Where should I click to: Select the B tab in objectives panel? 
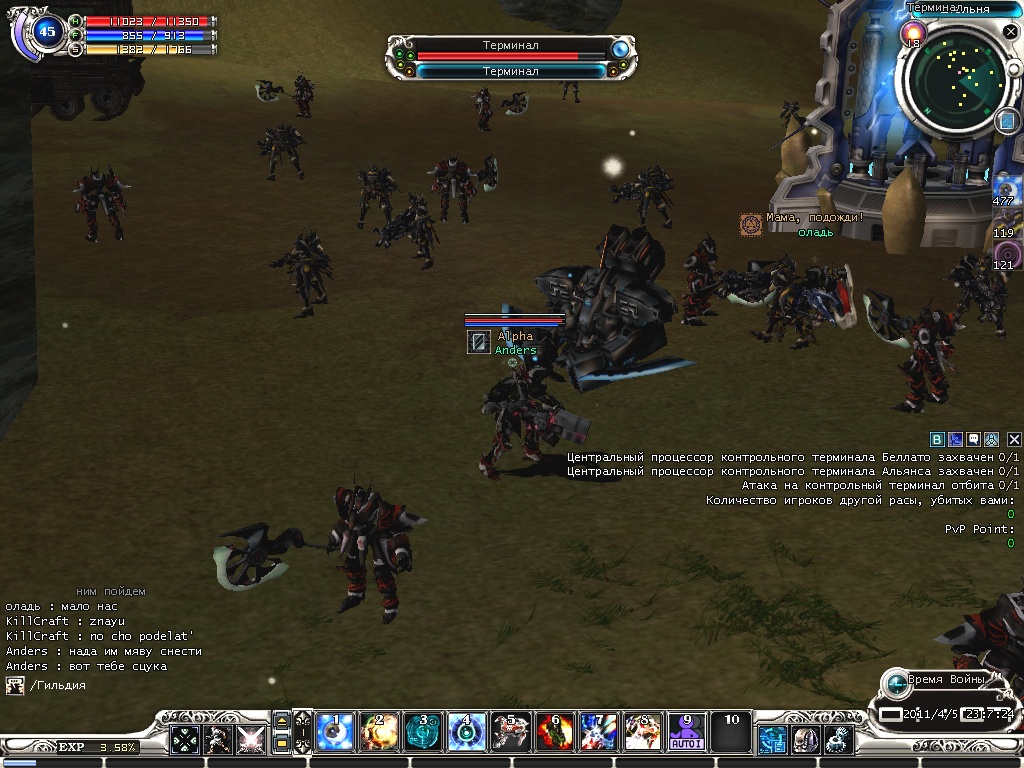pyautogui.click(x=937, y=439)
